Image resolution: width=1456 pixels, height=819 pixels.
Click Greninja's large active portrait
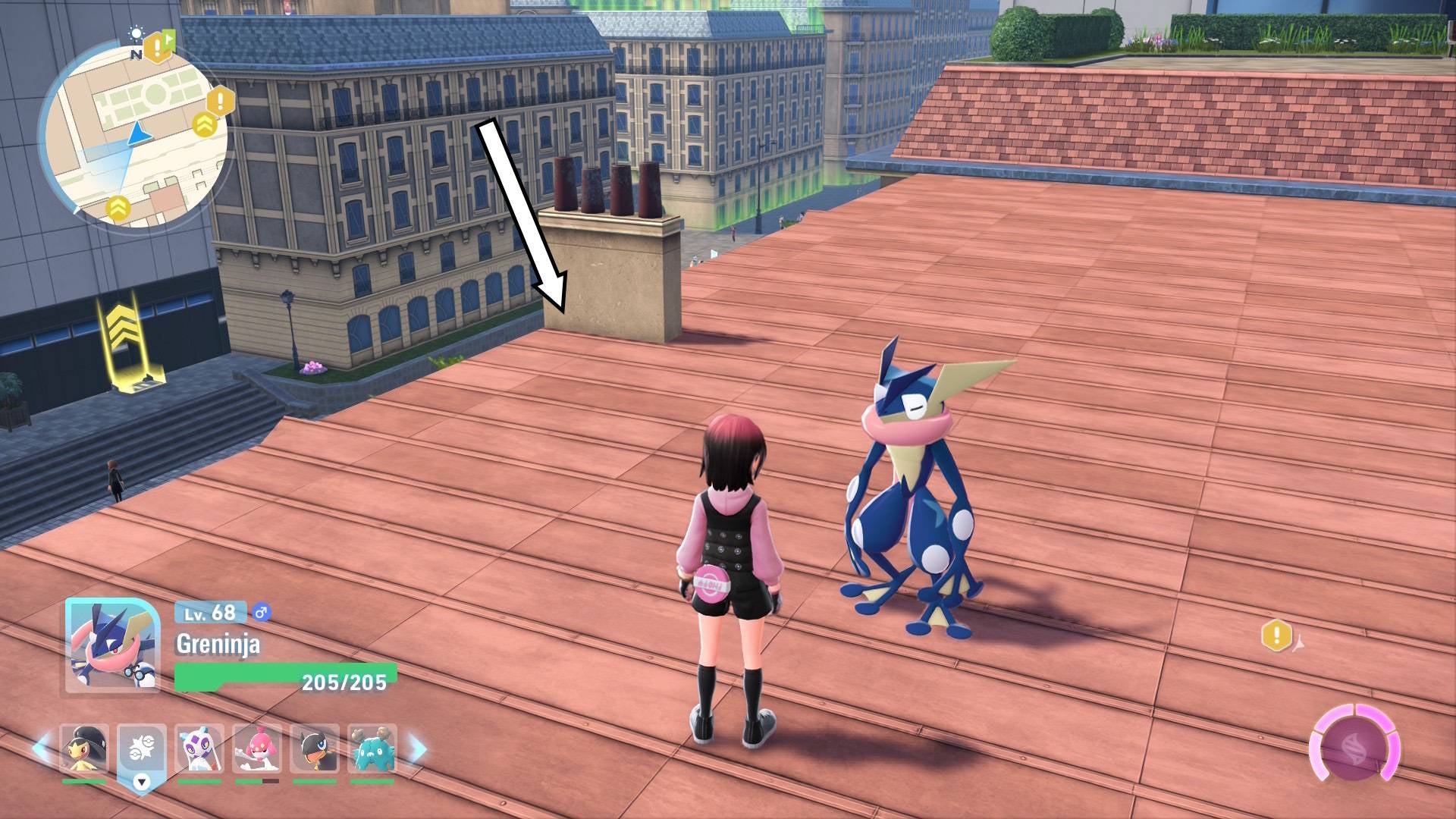click(x=112, y=645)
